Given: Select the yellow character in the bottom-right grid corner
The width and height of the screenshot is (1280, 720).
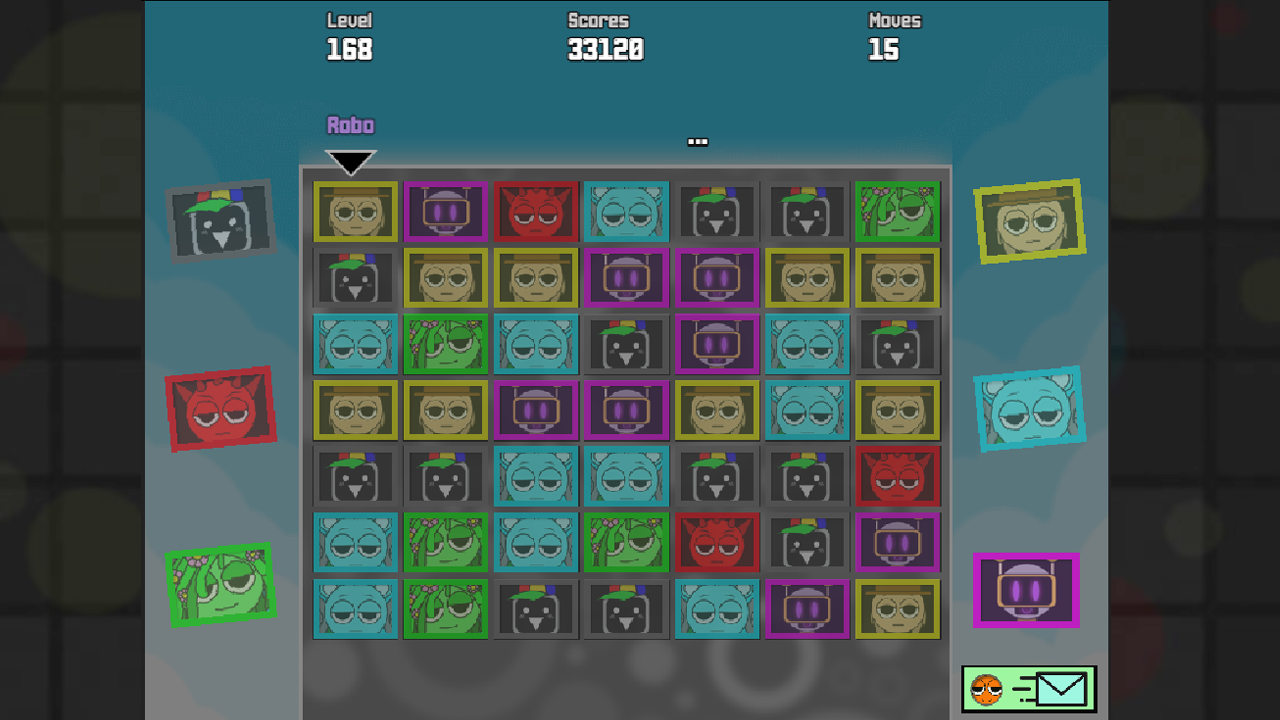Looking at the screenshot, I should coord(897,608).
